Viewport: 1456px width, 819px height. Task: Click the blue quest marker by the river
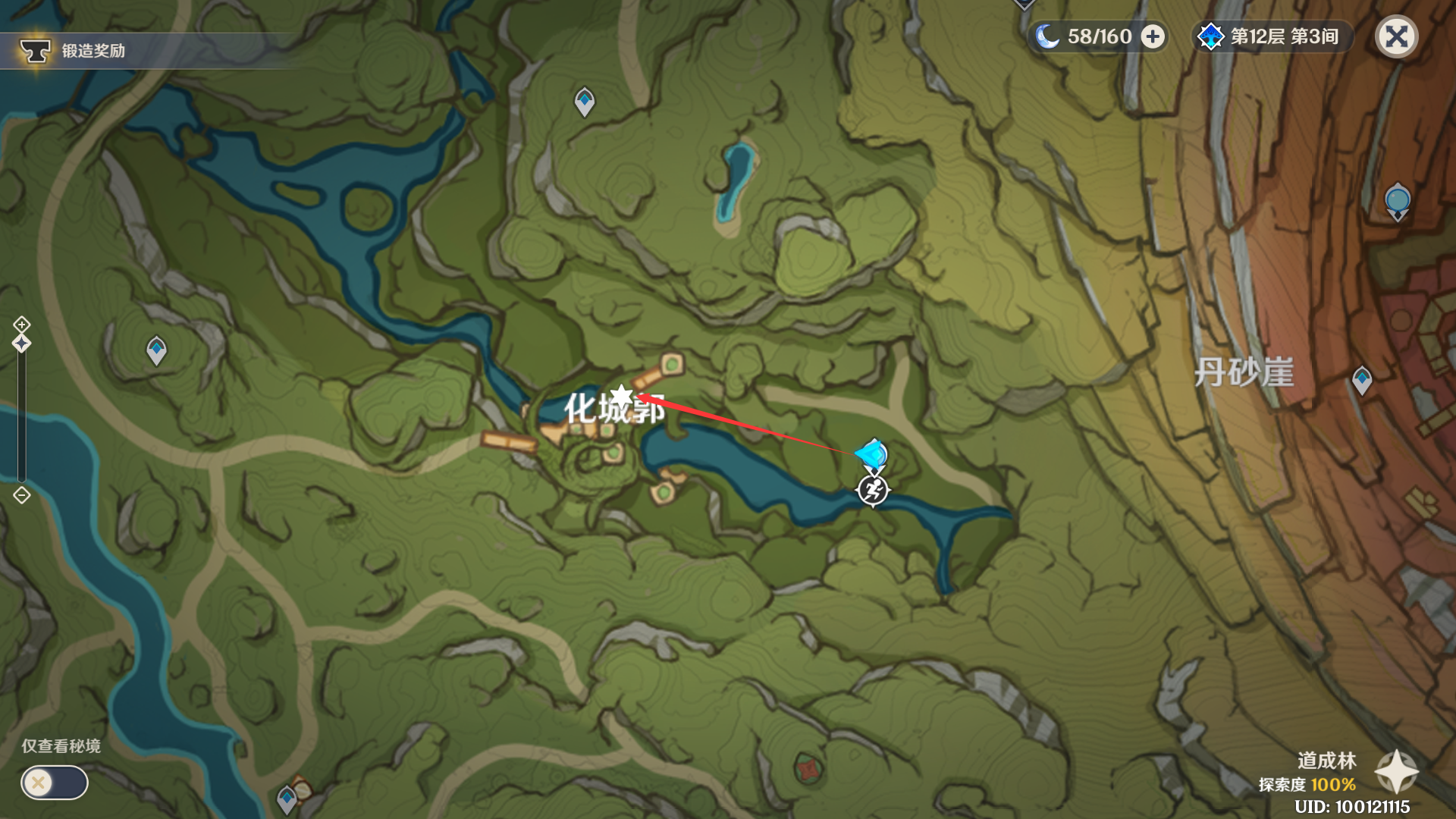(x=872, y=455)
